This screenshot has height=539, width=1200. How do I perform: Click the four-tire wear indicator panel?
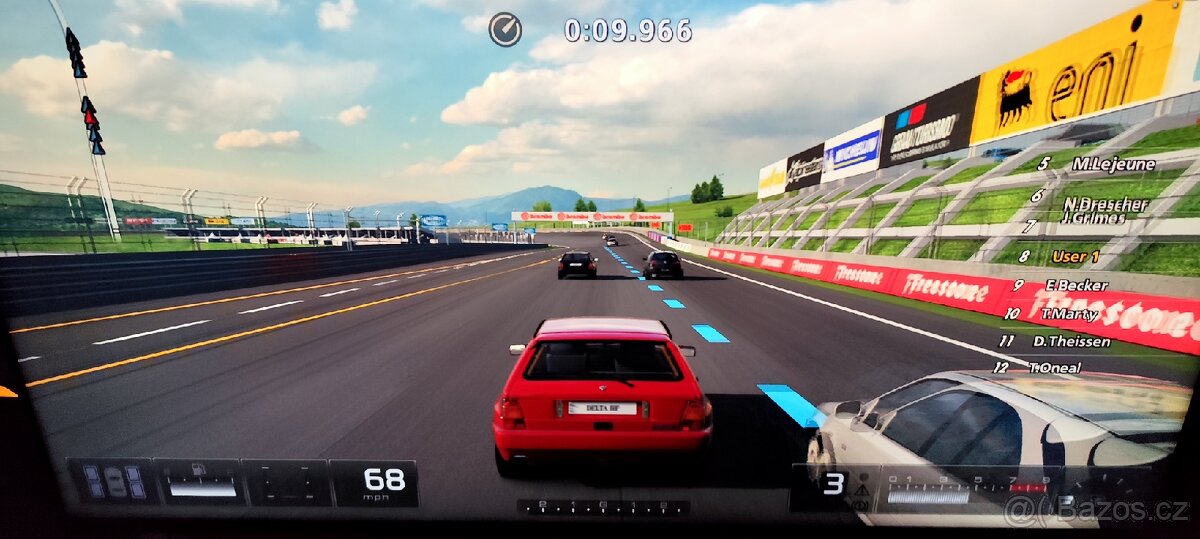click(x=113, y=482)
